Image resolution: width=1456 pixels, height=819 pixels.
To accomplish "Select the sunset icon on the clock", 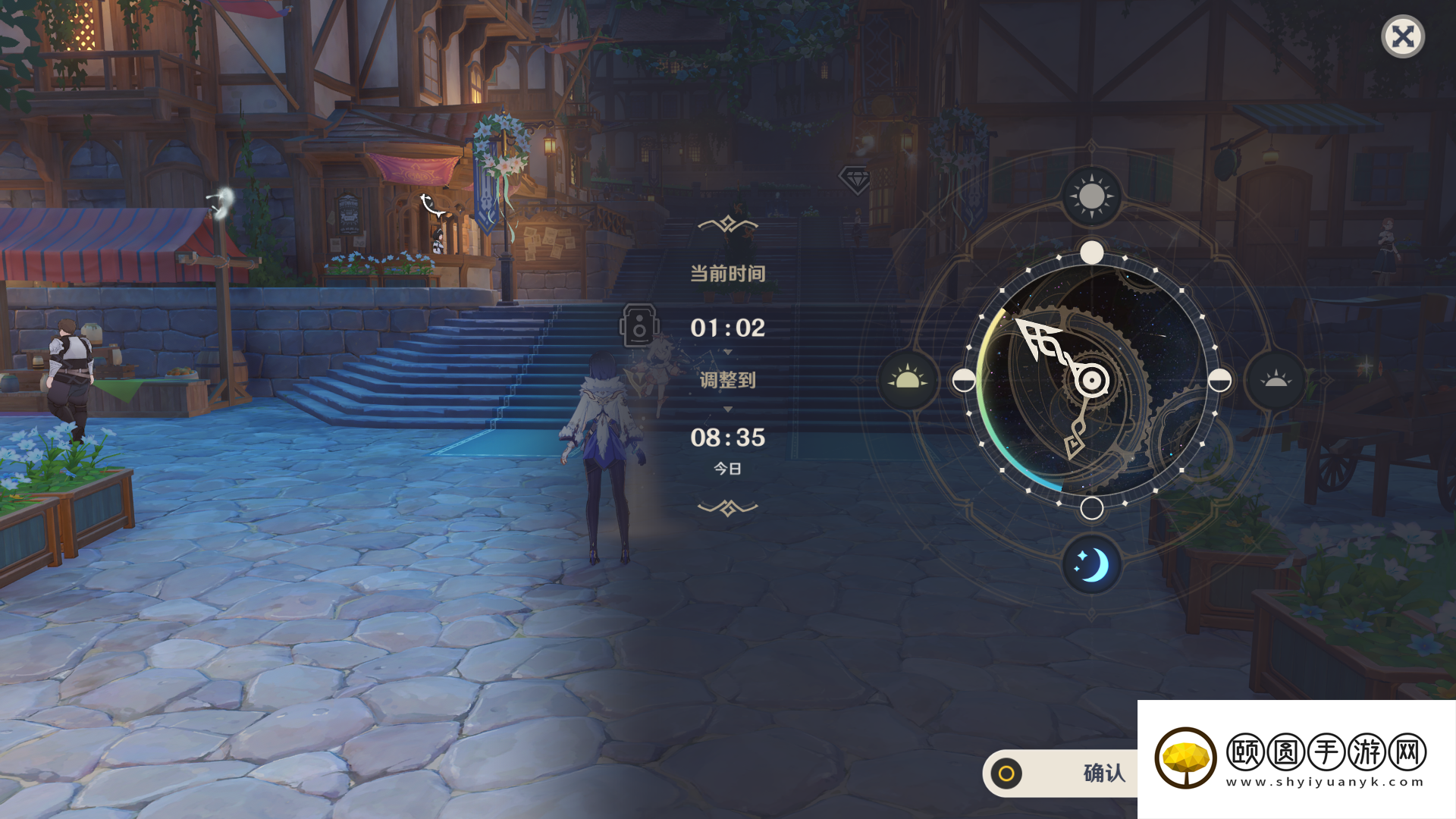I will 1276,380.
